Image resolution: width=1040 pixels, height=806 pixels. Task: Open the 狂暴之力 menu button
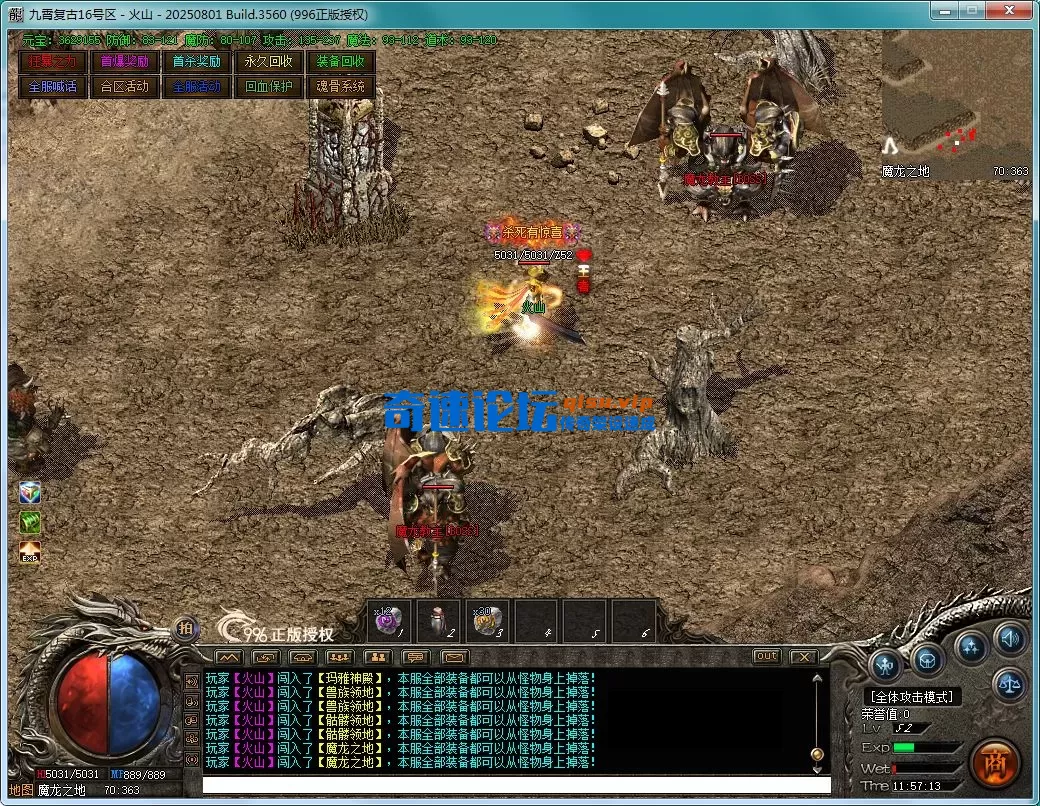(x=52, y=61)
